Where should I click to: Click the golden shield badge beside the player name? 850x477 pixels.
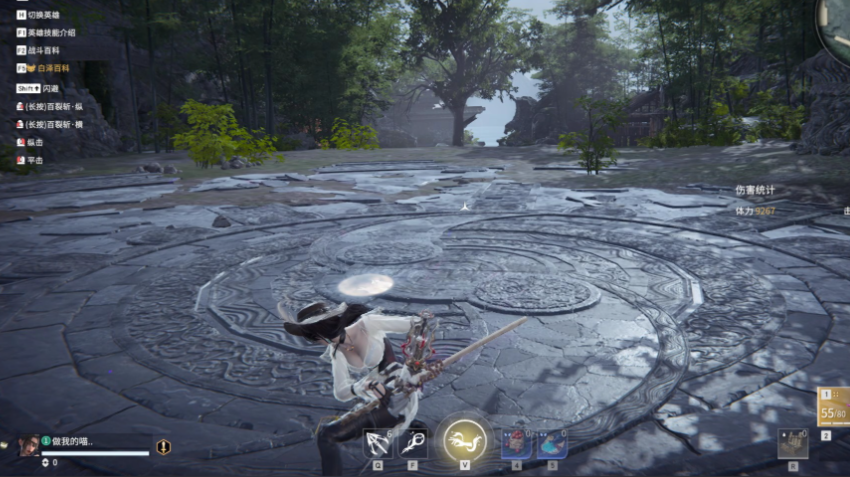pyautogui.click(x=163, y=447)
